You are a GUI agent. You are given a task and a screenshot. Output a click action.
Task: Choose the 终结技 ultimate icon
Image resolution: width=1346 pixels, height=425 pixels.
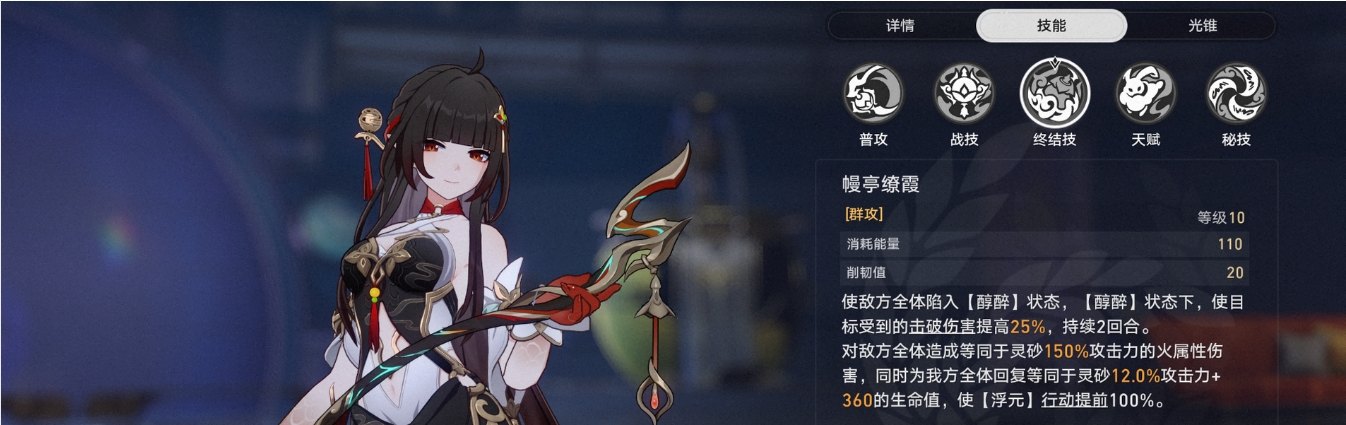[x=1055, y=93]
